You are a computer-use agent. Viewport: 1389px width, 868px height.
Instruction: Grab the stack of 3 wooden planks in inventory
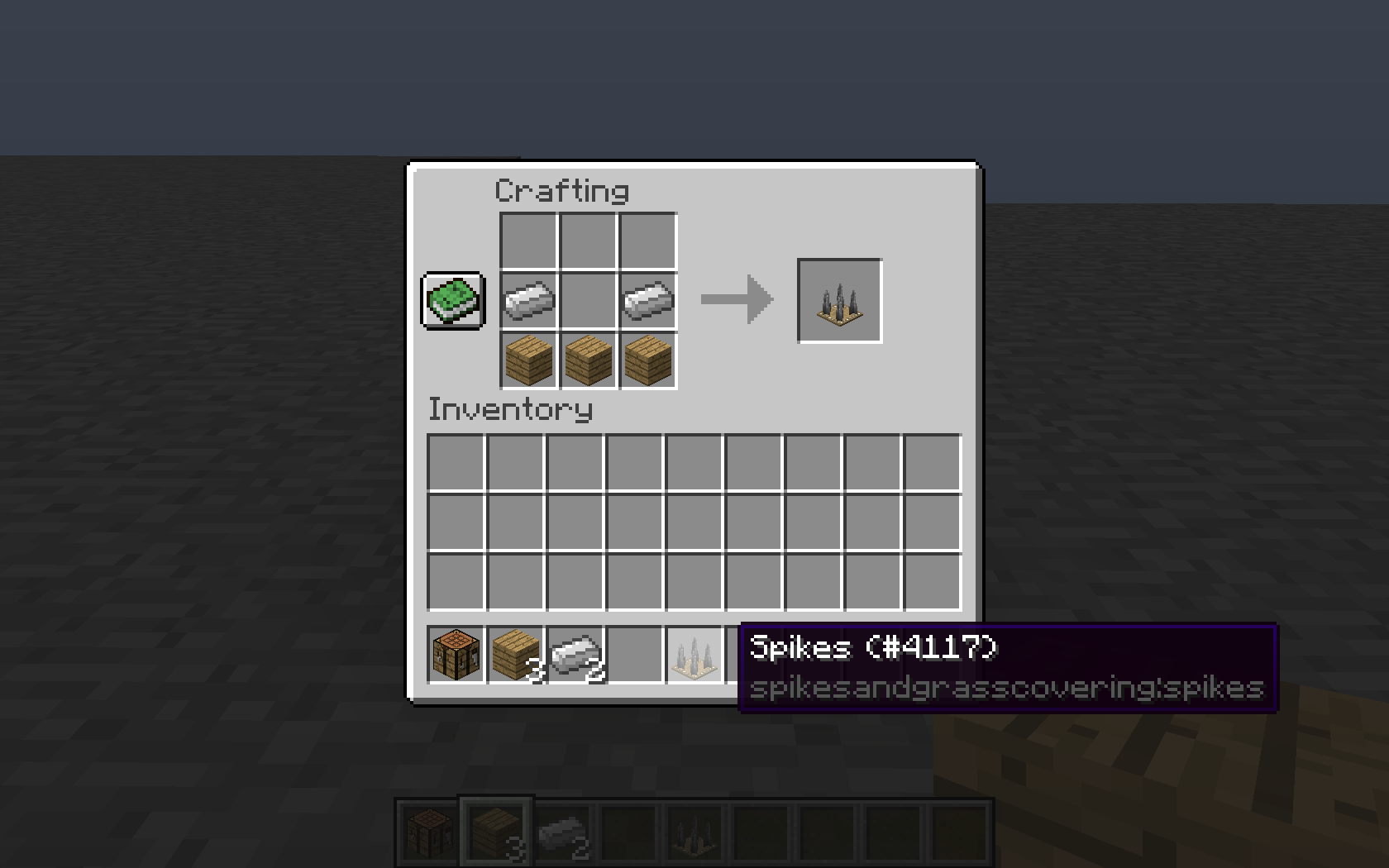tap(513, 652)
